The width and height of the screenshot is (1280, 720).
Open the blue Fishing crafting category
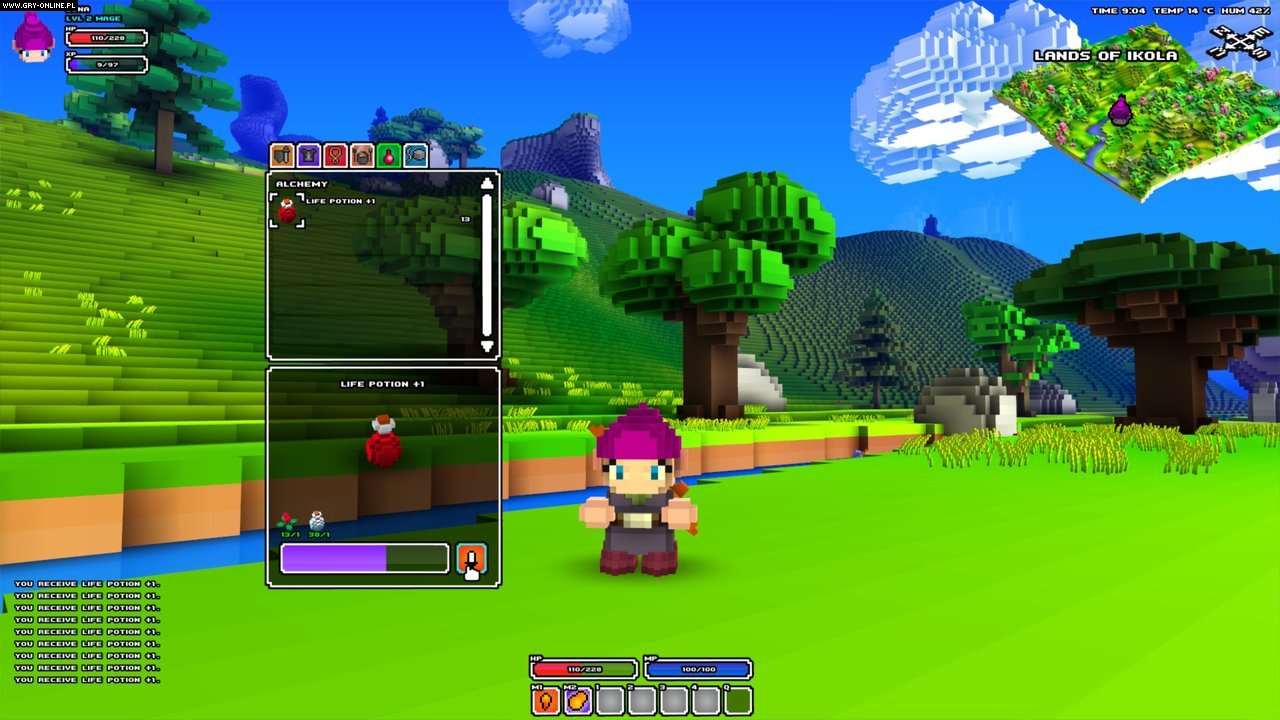416,155
